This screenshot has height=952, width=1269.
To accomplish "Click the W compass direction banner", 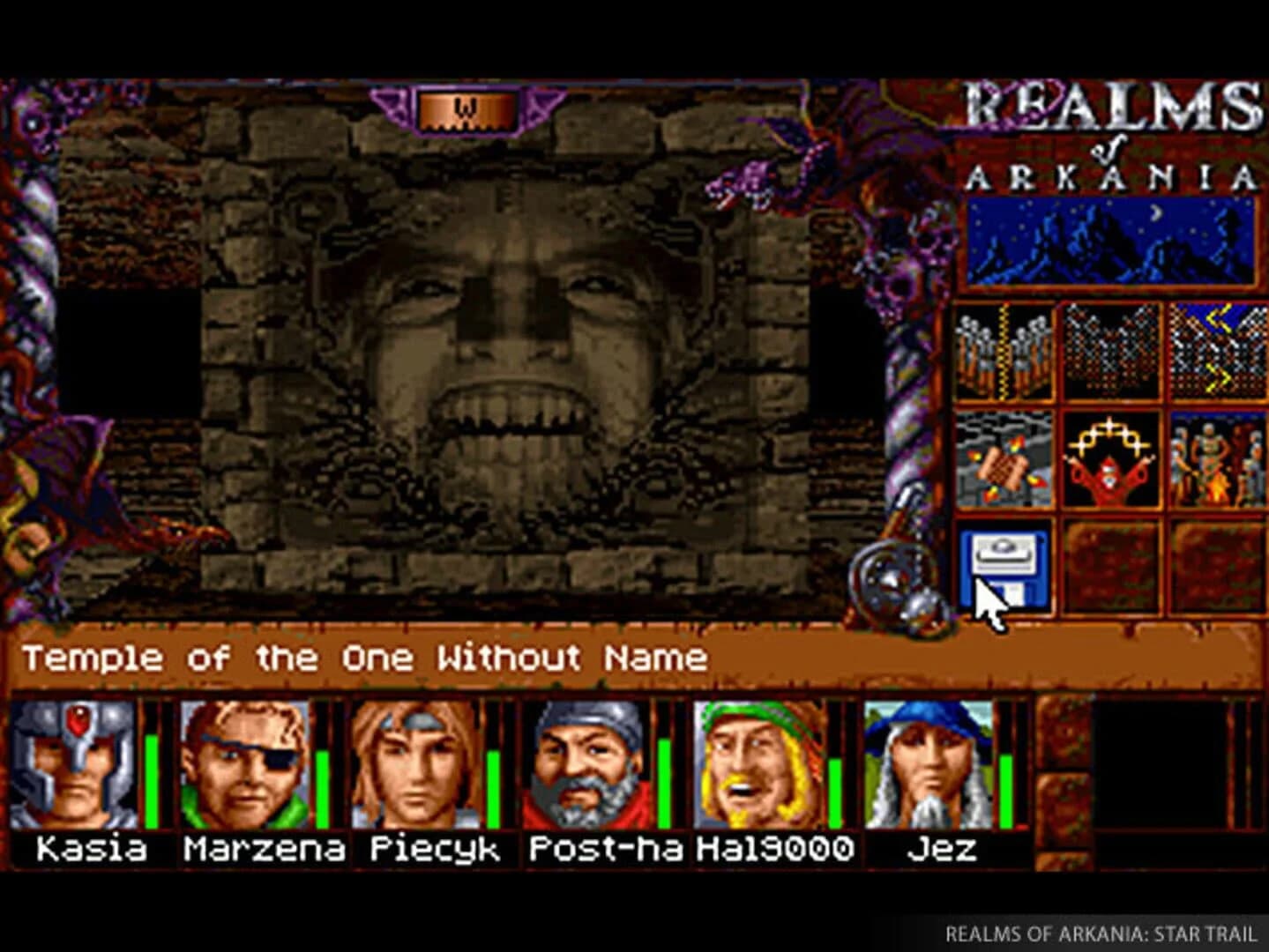I will point(465,110).
